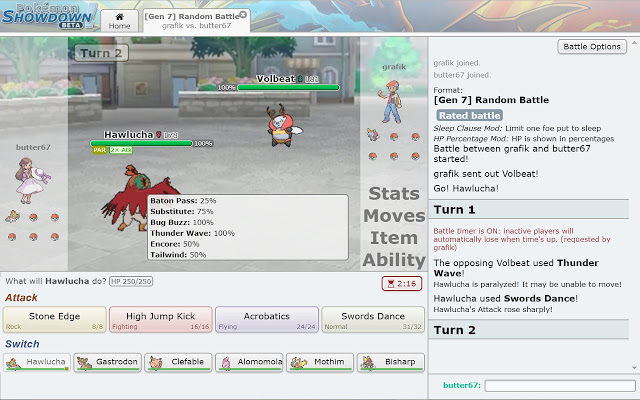Choose High Jump Kick attack

tap(160, 320)
